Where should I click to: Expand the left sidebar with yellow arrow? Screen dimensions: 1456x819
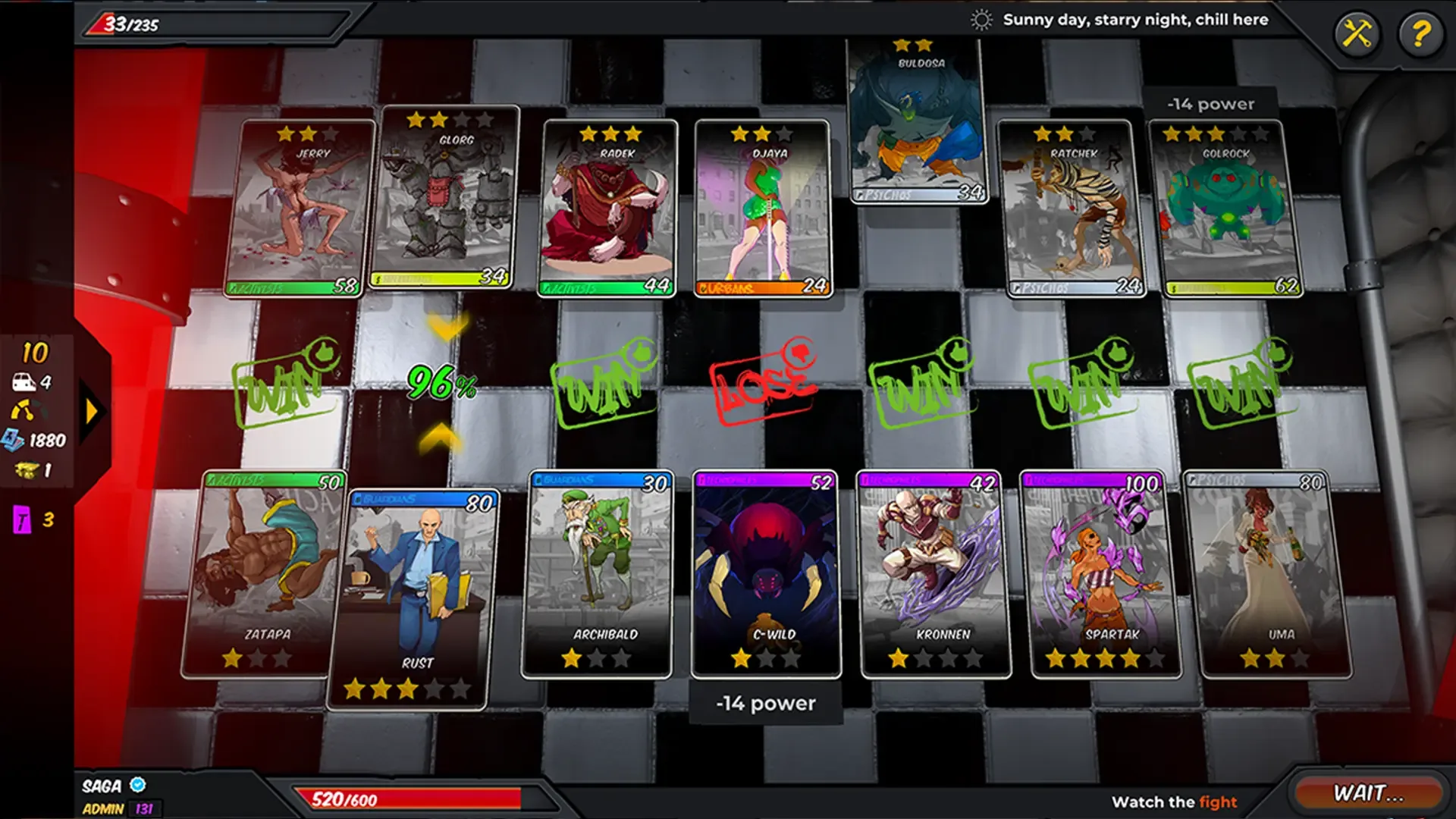pyautogui.click(x=91, y=409)
